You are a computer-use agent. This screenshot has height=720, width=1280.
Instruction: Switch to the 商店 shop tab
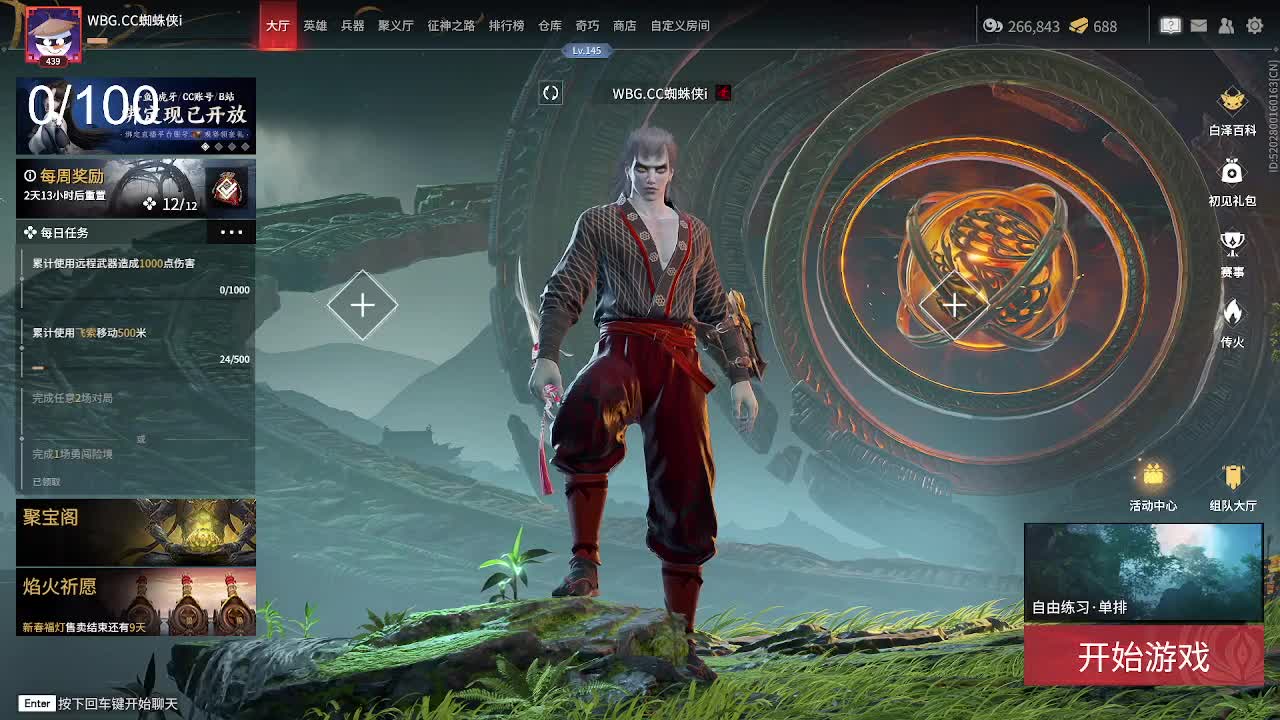(624, 26)
